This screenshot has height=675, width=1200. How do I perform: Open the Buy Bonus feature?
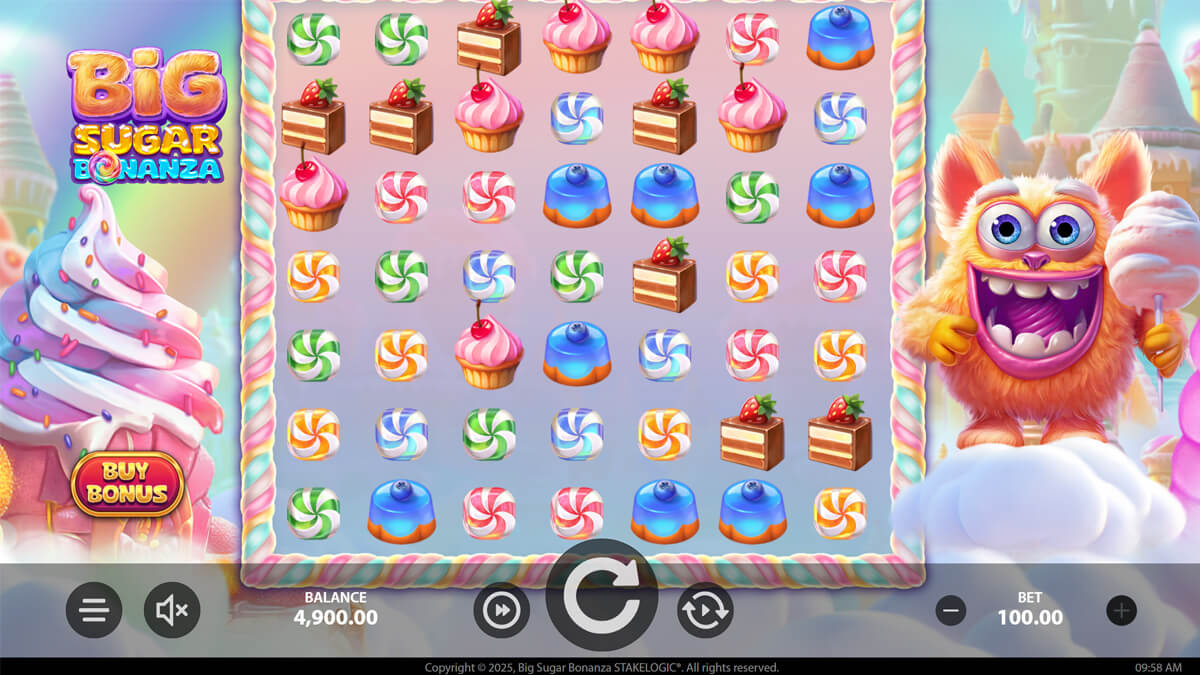(127, 484)
